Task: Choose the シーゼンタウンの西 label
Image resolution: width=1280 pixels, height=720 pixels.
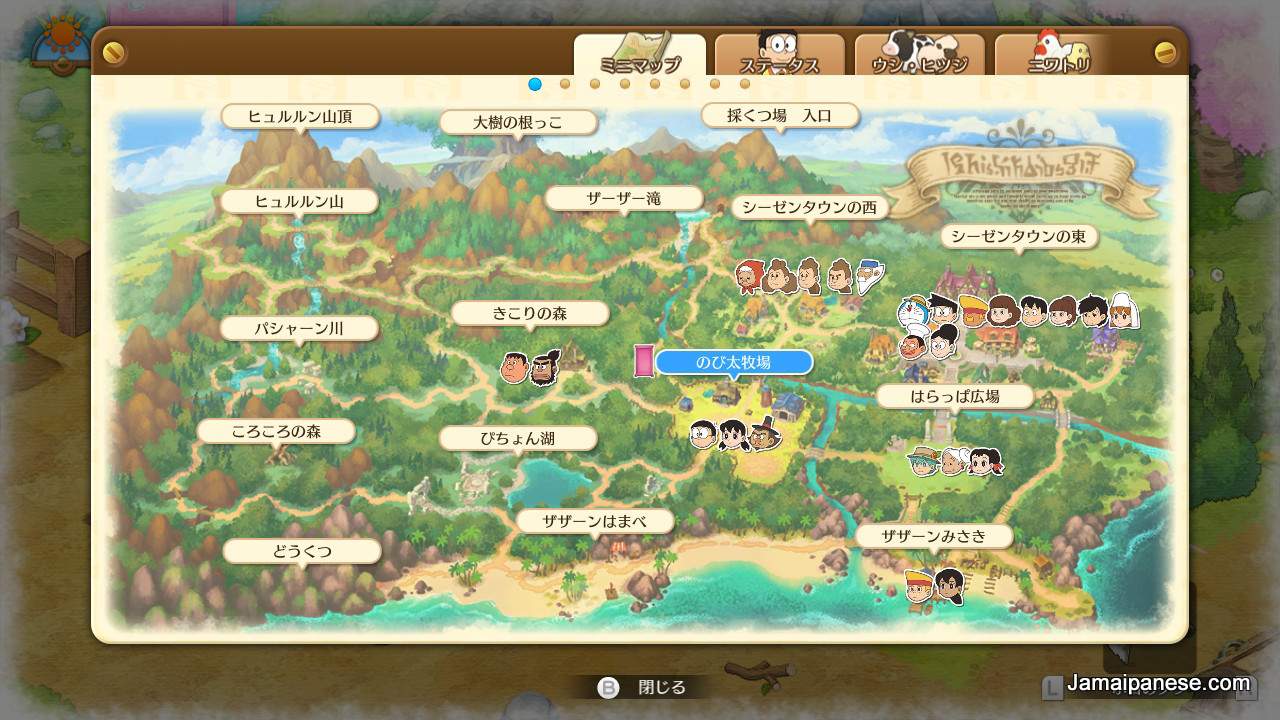Action: click(x=810, y=207)
